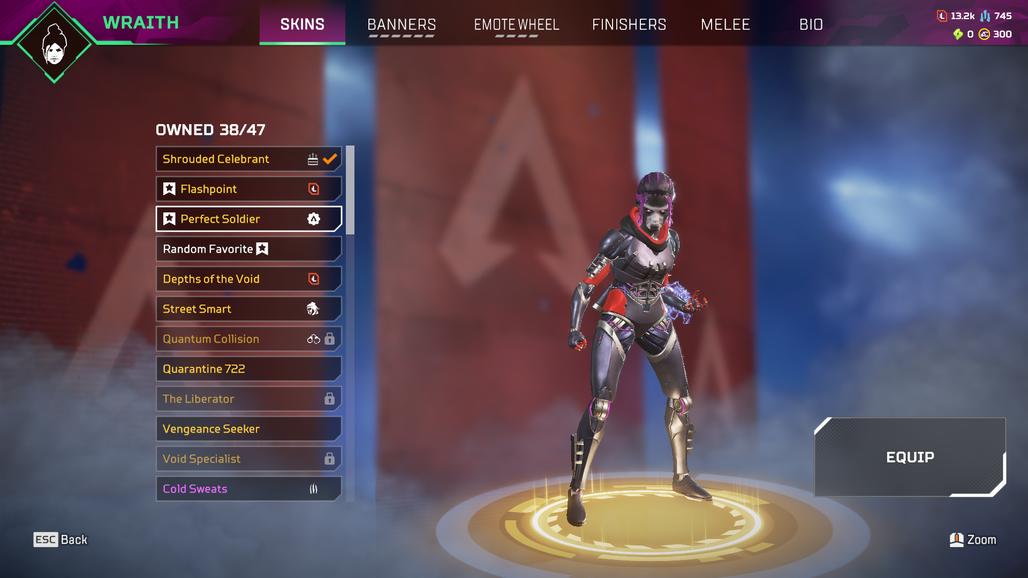Image resolution: width=1028 pixels, height=578 pixels.
Task: Switch to the Banners tab
Action: coord(401,24)
